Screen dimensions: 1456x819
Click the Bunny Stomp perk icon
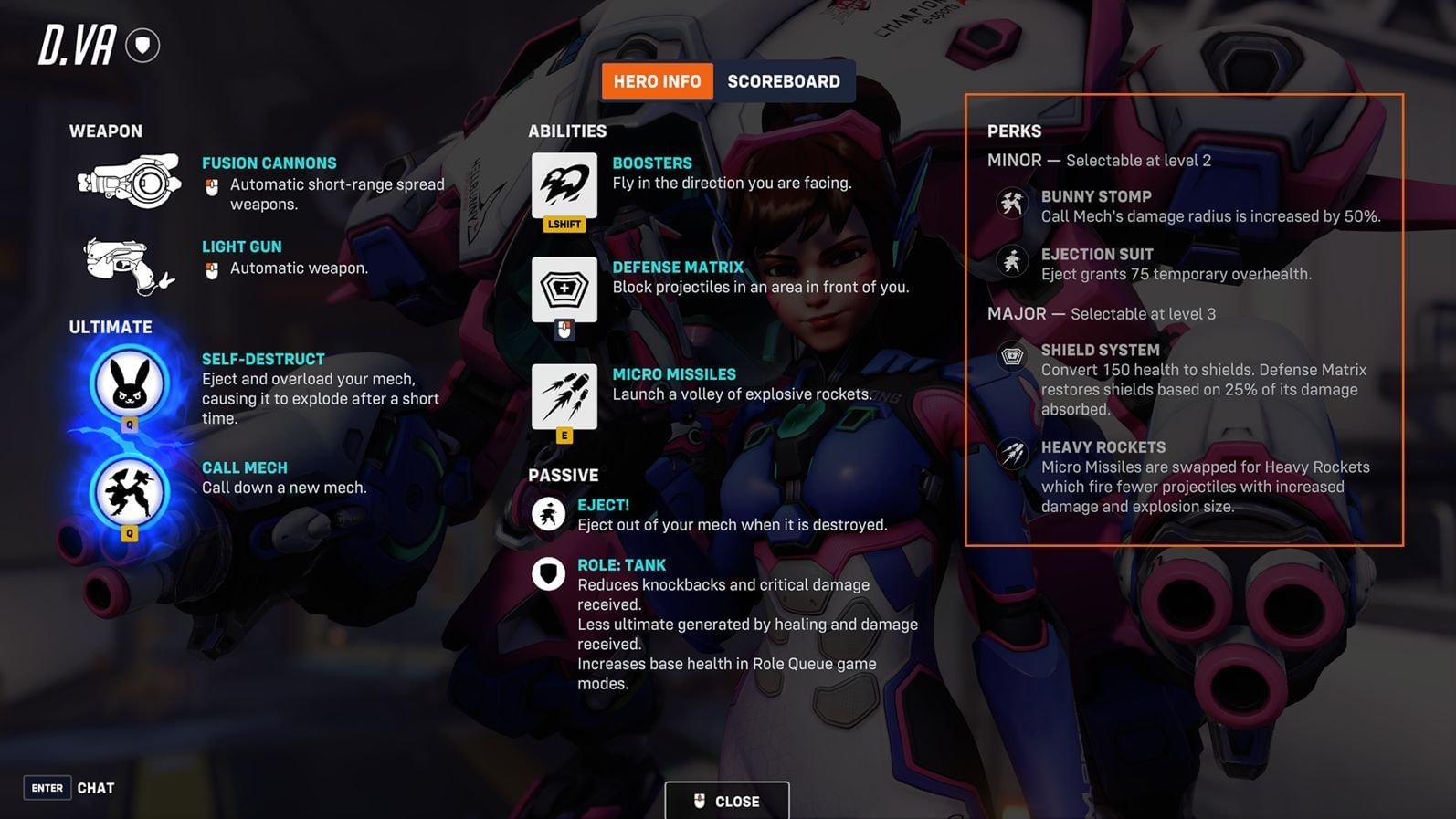[x=1012, y=205]
